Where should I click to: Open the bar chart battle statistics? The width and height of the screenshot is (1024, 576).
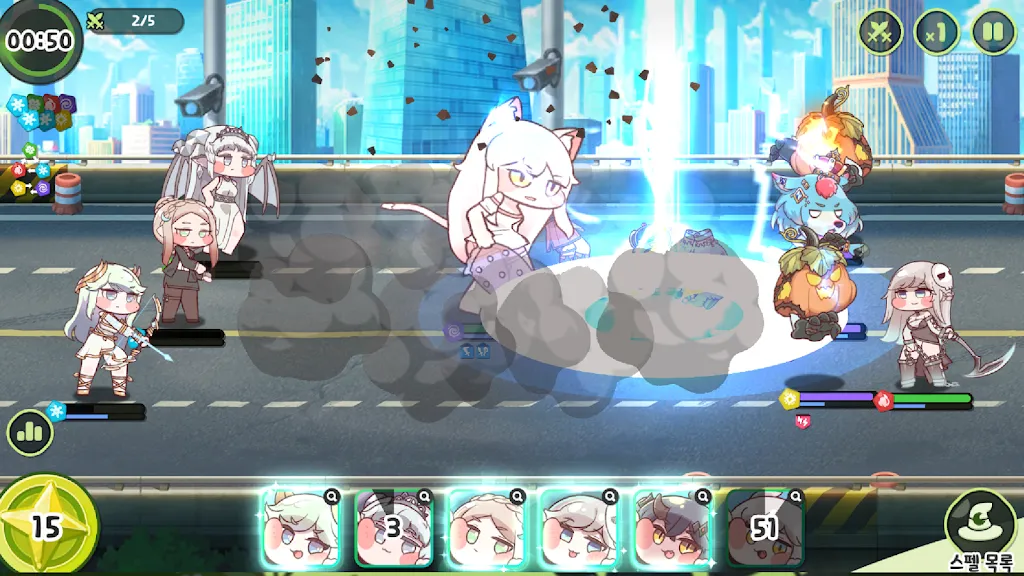pyautogui.click(x=30, y=433)
